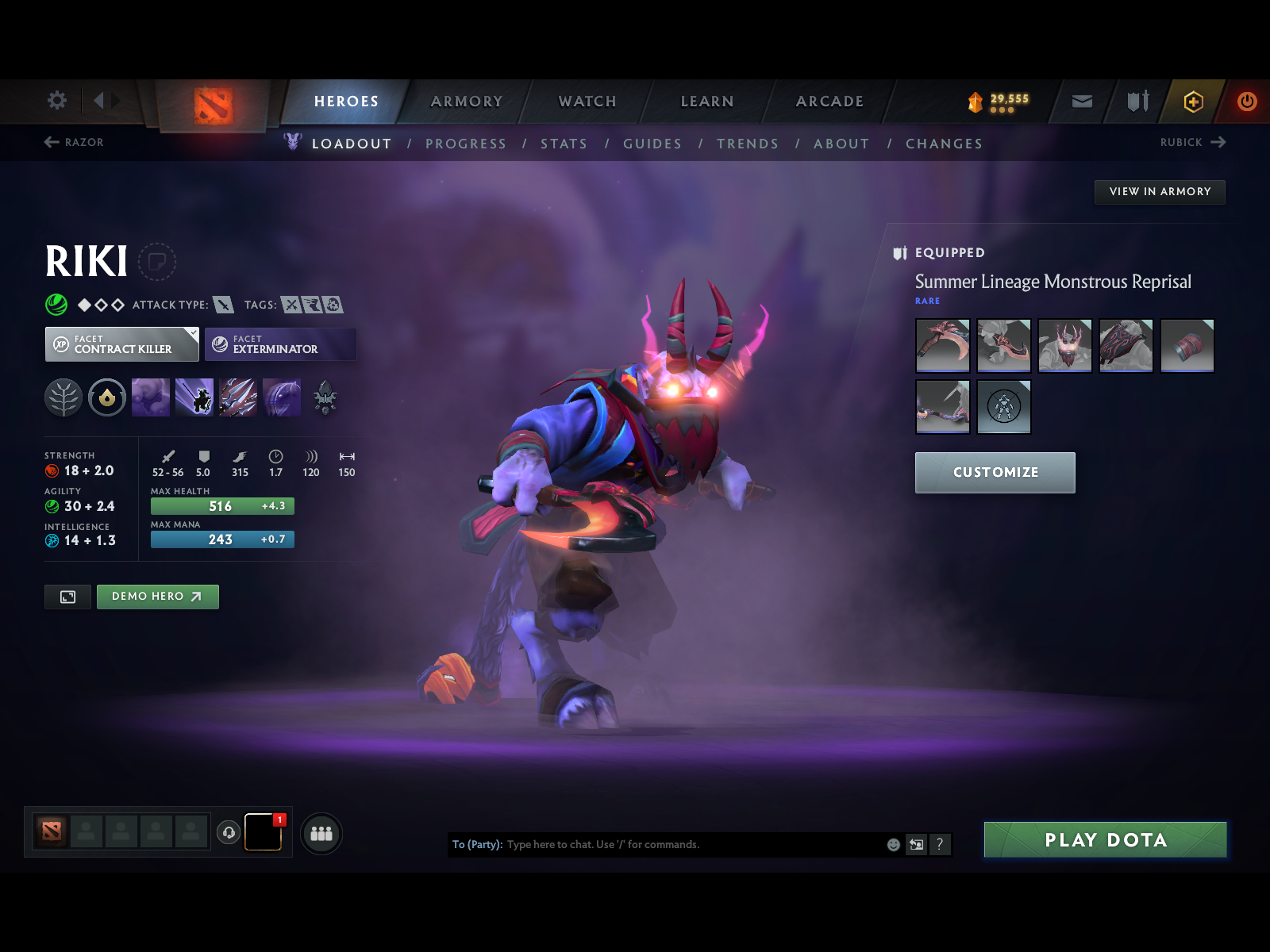Click the power/logout button
Viewport: 1270px width, 952px height.
coord(1245,102)
